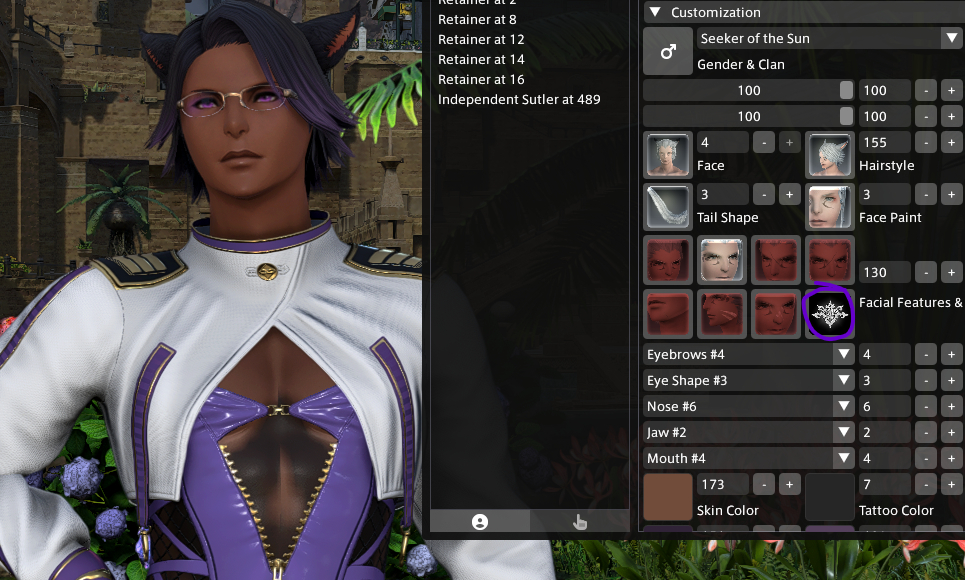Open the Mouth #4 dropdown
Viewport: 965px width, 580px height.
pos(749,459)
